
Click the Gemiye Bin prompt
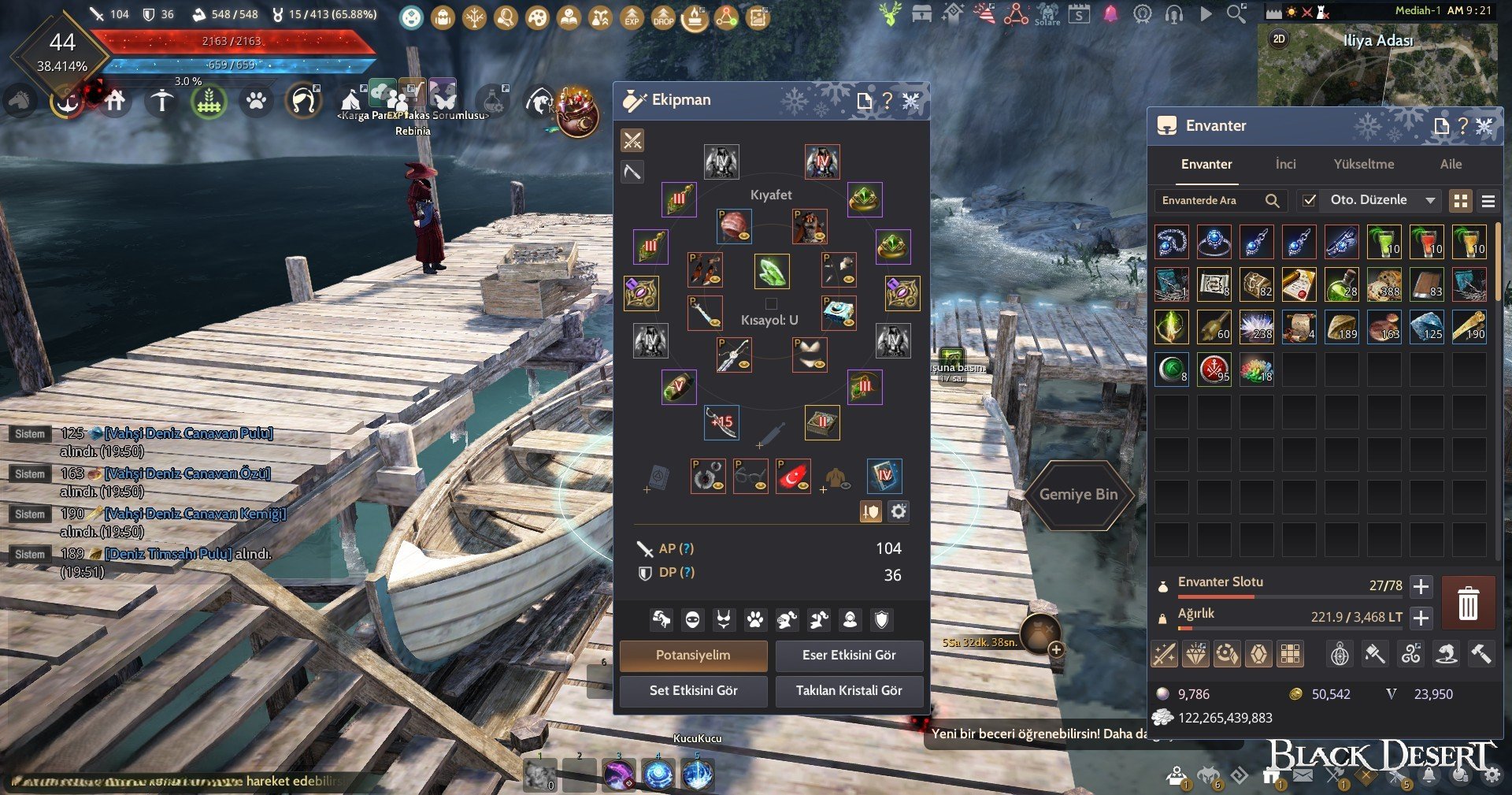click(1078, 495)
